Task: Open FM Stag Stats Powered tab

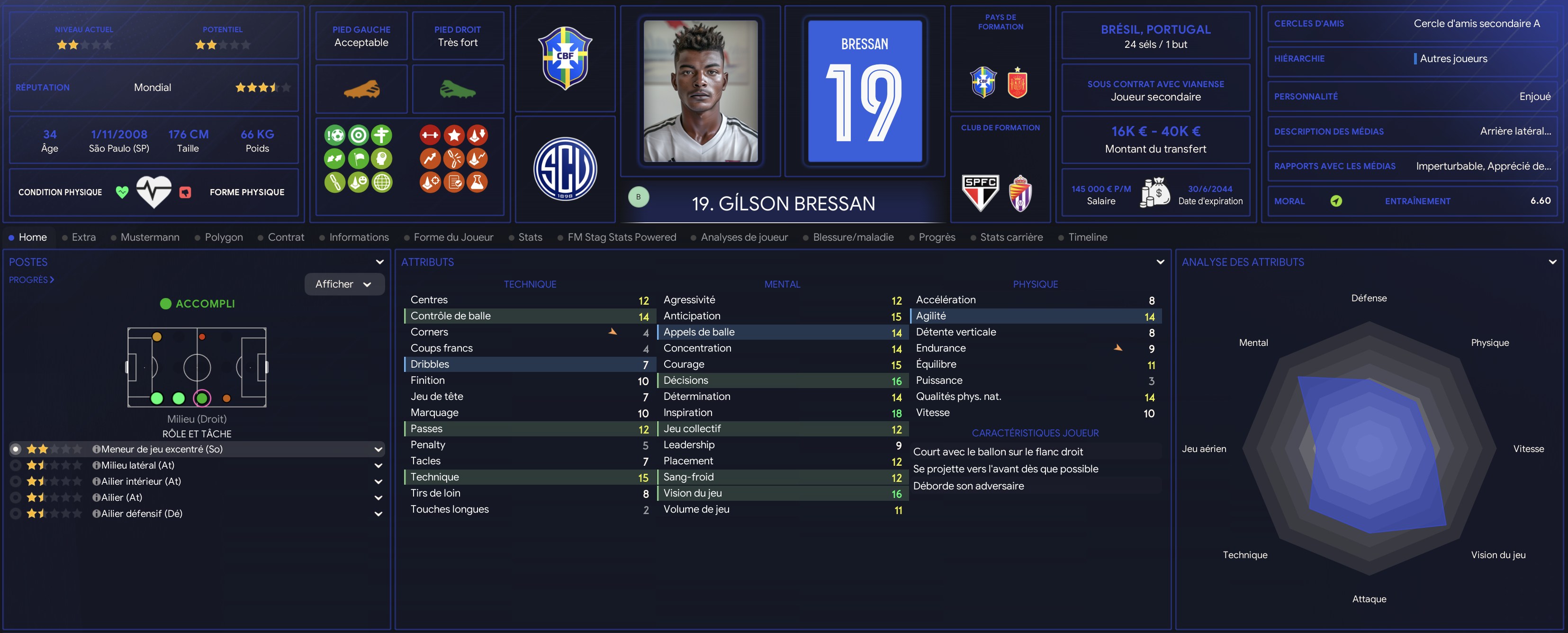Action: (x=621, y=237)
